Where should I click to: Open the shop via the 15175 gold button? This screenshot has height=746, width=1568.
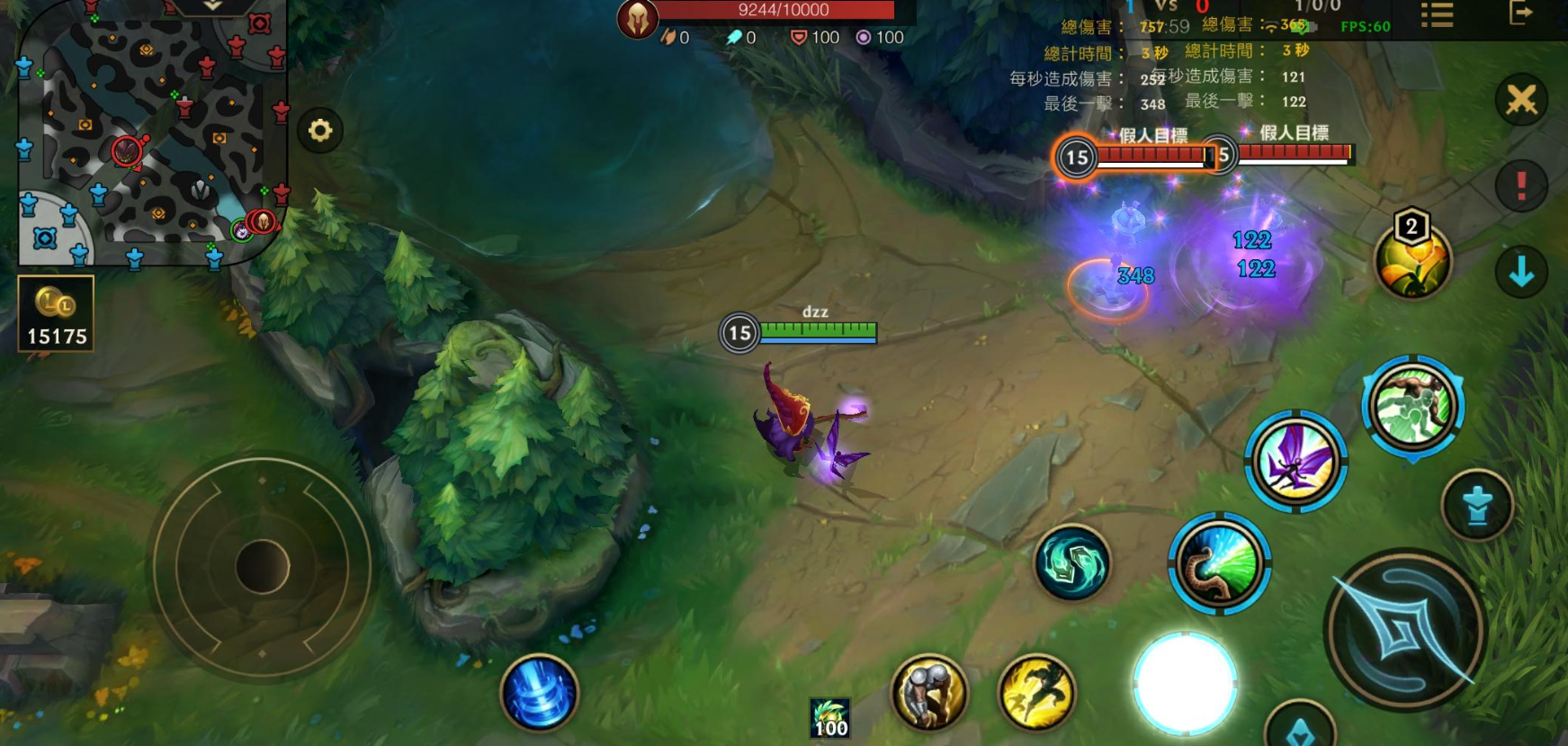(56, 313)
